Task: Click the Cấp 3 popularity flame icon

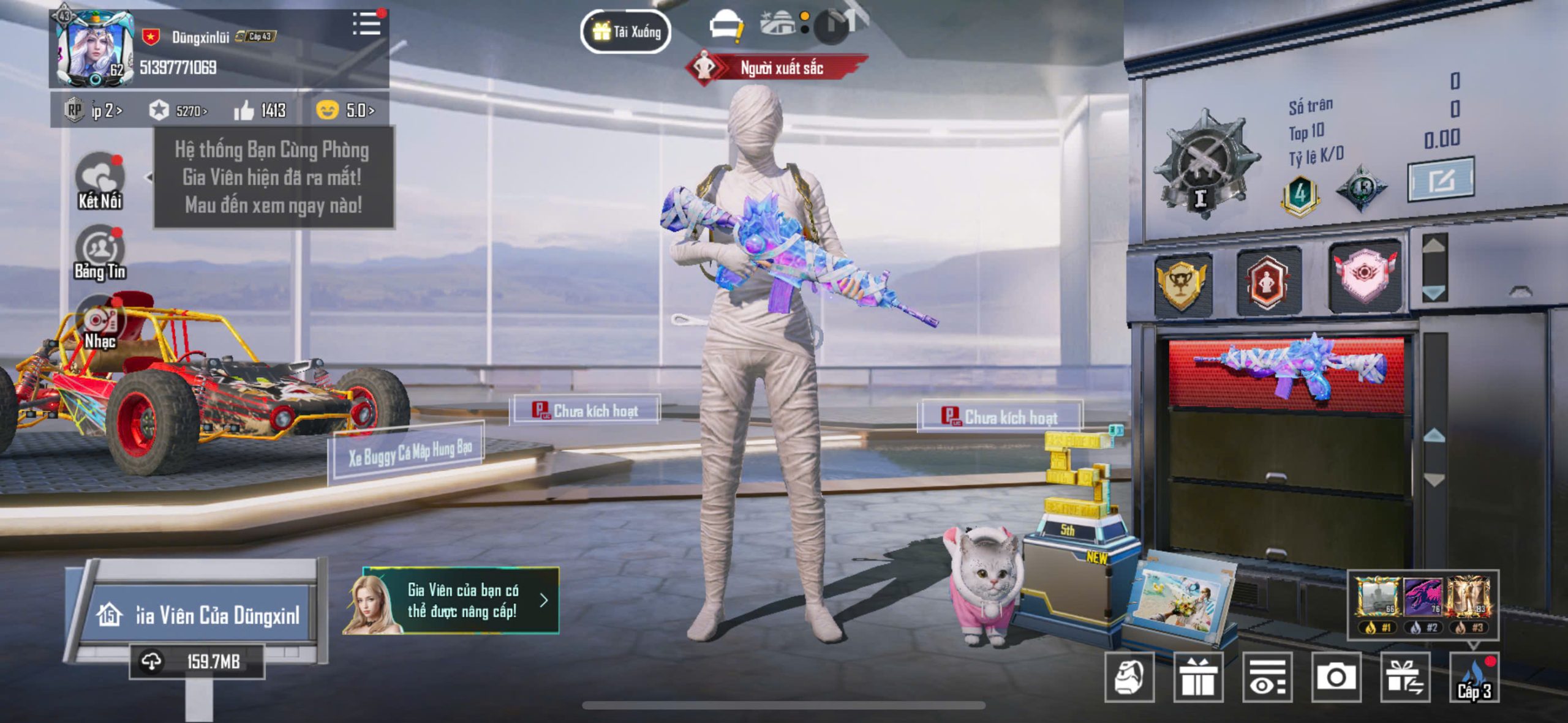Action: (1474, 678)
